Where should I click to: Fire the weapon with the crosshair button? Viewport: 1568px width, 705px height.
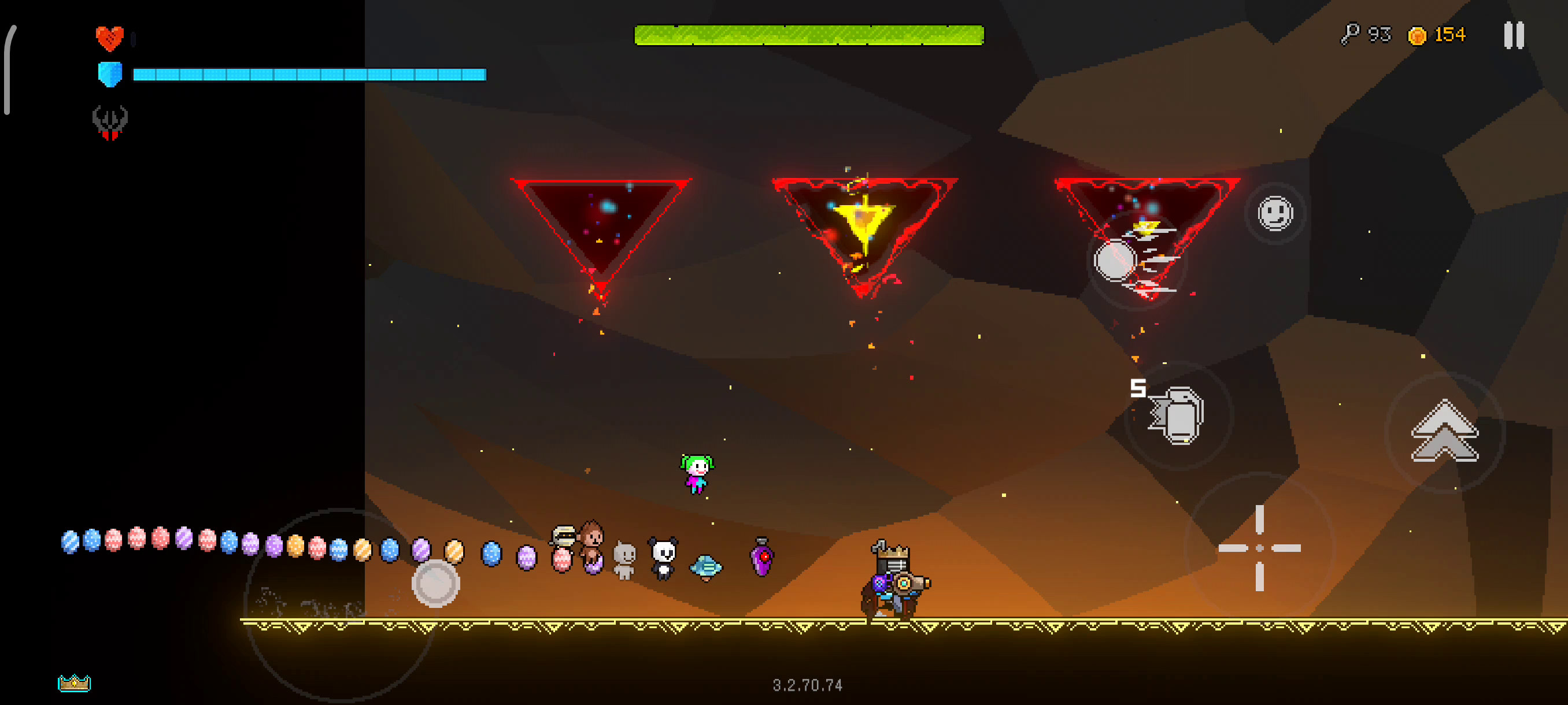[1259, 547]
